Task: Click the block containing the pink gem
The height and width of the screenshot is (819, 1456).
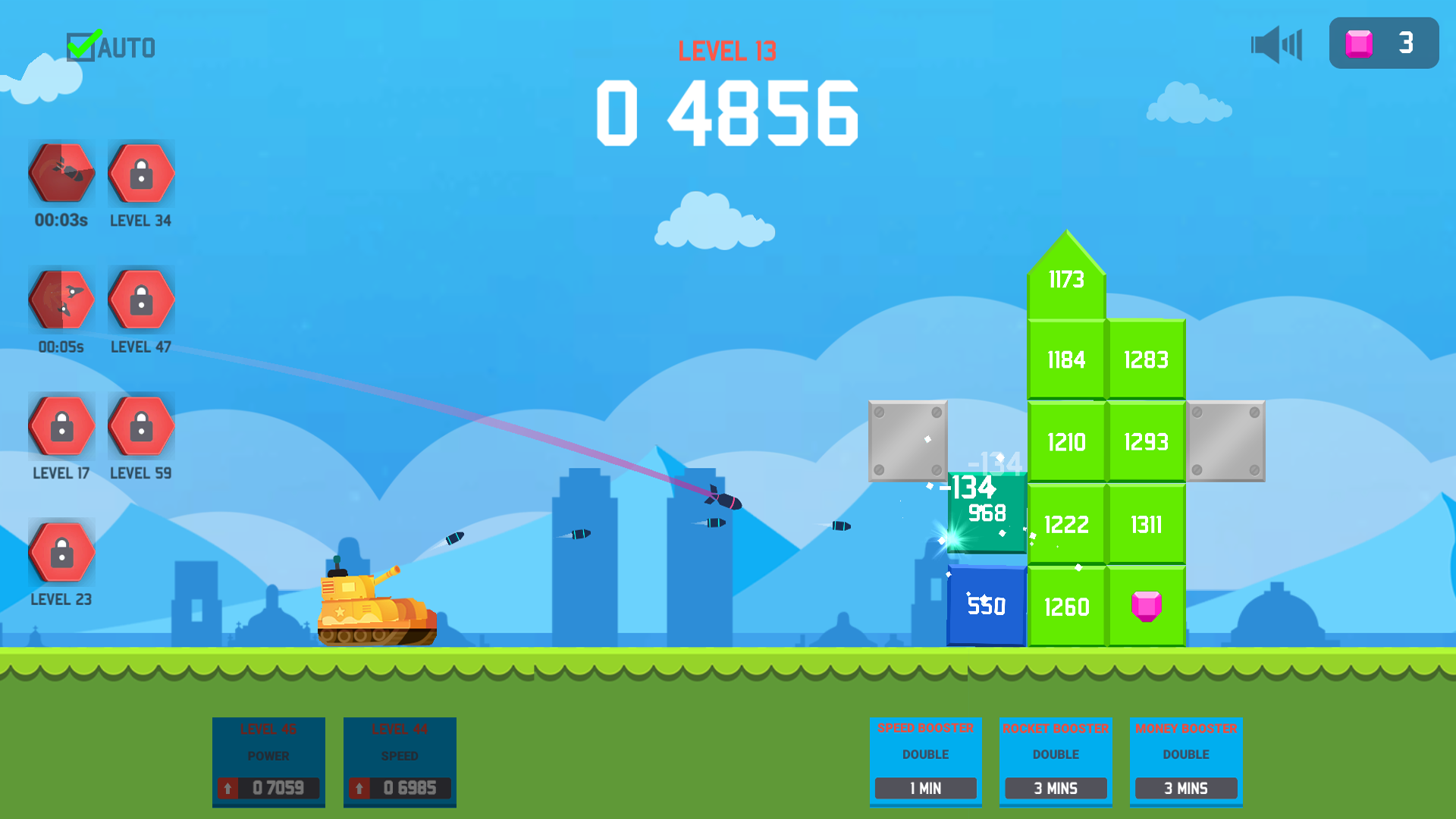Action: pyautogui.click(x=1146, y=606)
